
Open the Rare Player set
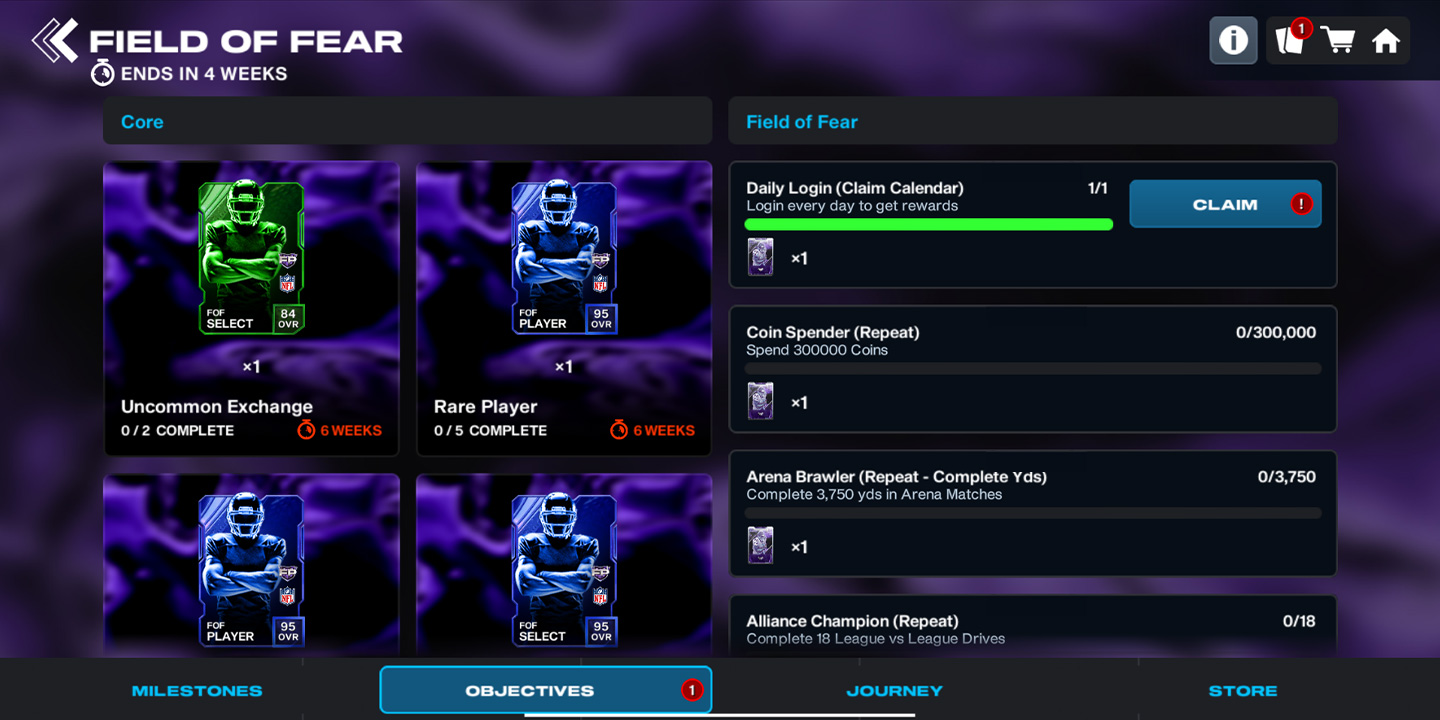(564, 308)
